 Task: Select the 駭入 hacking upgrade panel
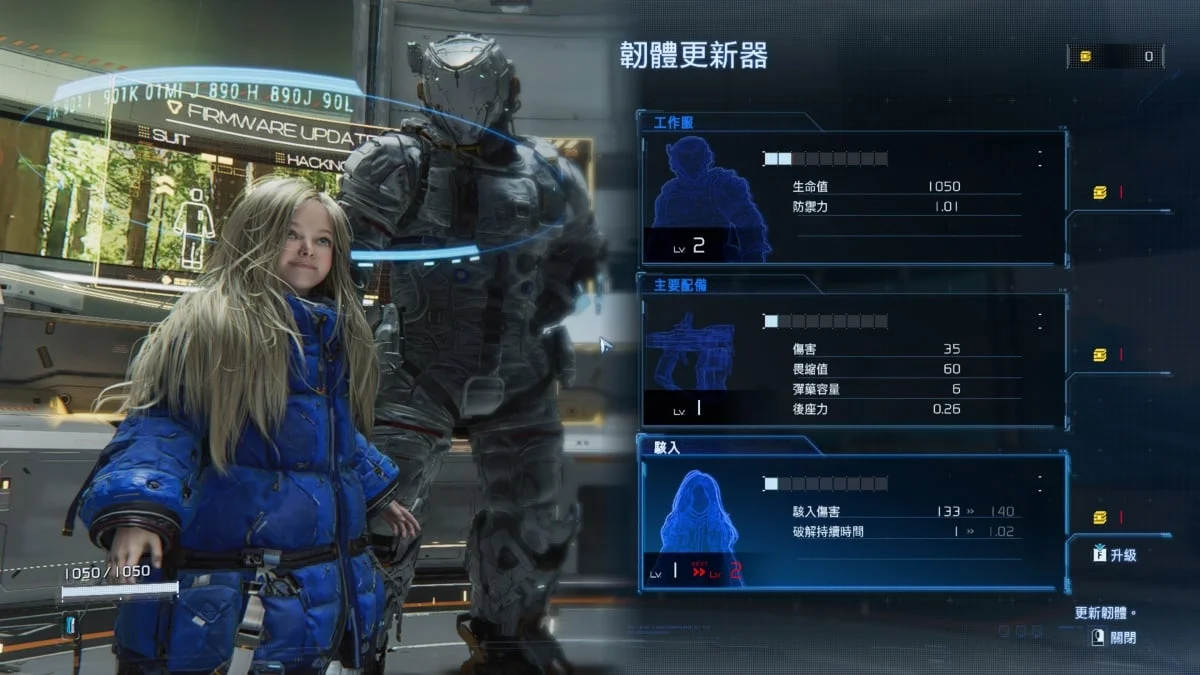(852, 520)
